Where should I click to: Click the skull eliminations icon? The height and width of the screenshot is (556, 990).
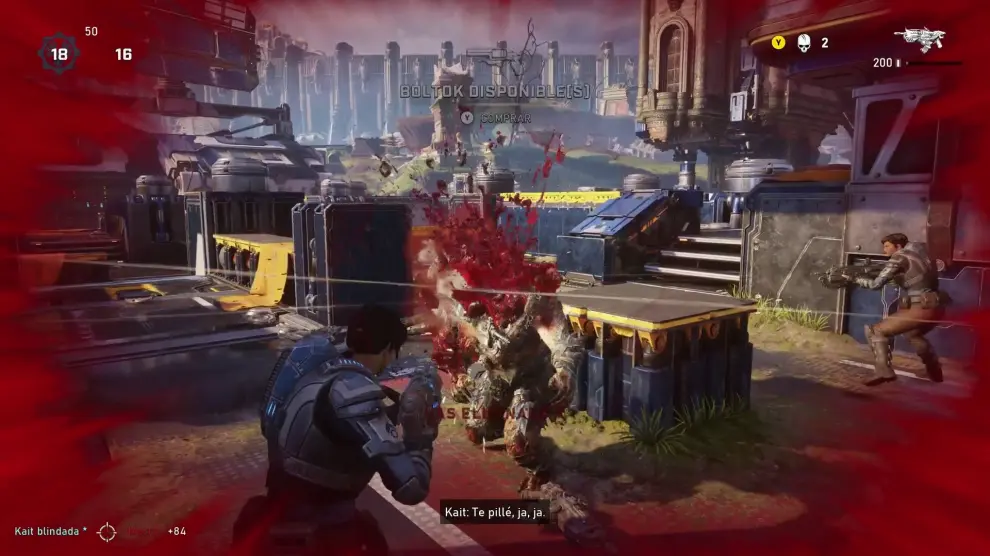(803, 43)
